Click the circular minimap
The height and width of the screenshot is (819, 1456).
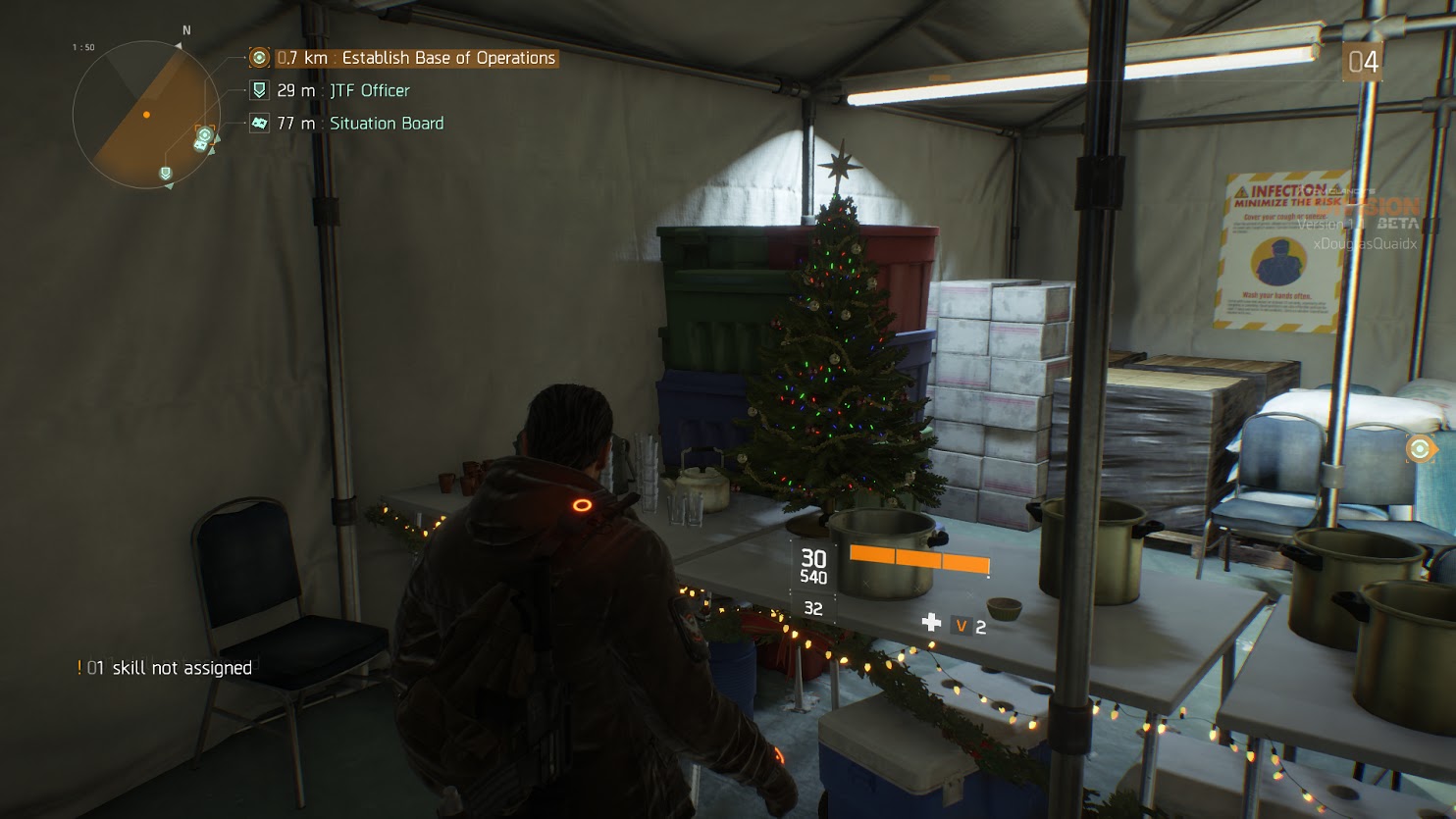(x=146, y=115)
